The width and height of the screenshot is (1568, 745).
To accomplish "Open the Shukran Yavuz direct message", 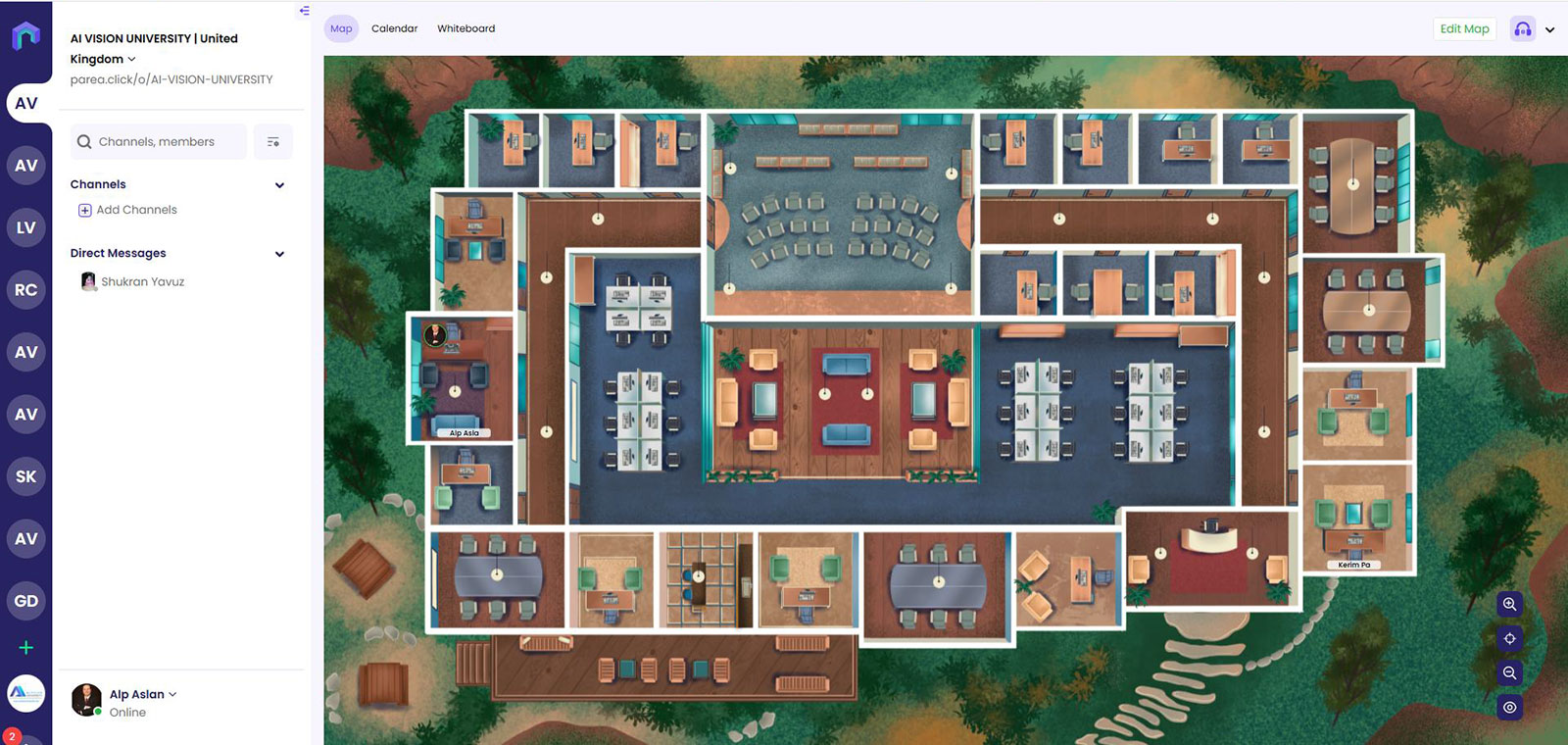I will point(143,281).
